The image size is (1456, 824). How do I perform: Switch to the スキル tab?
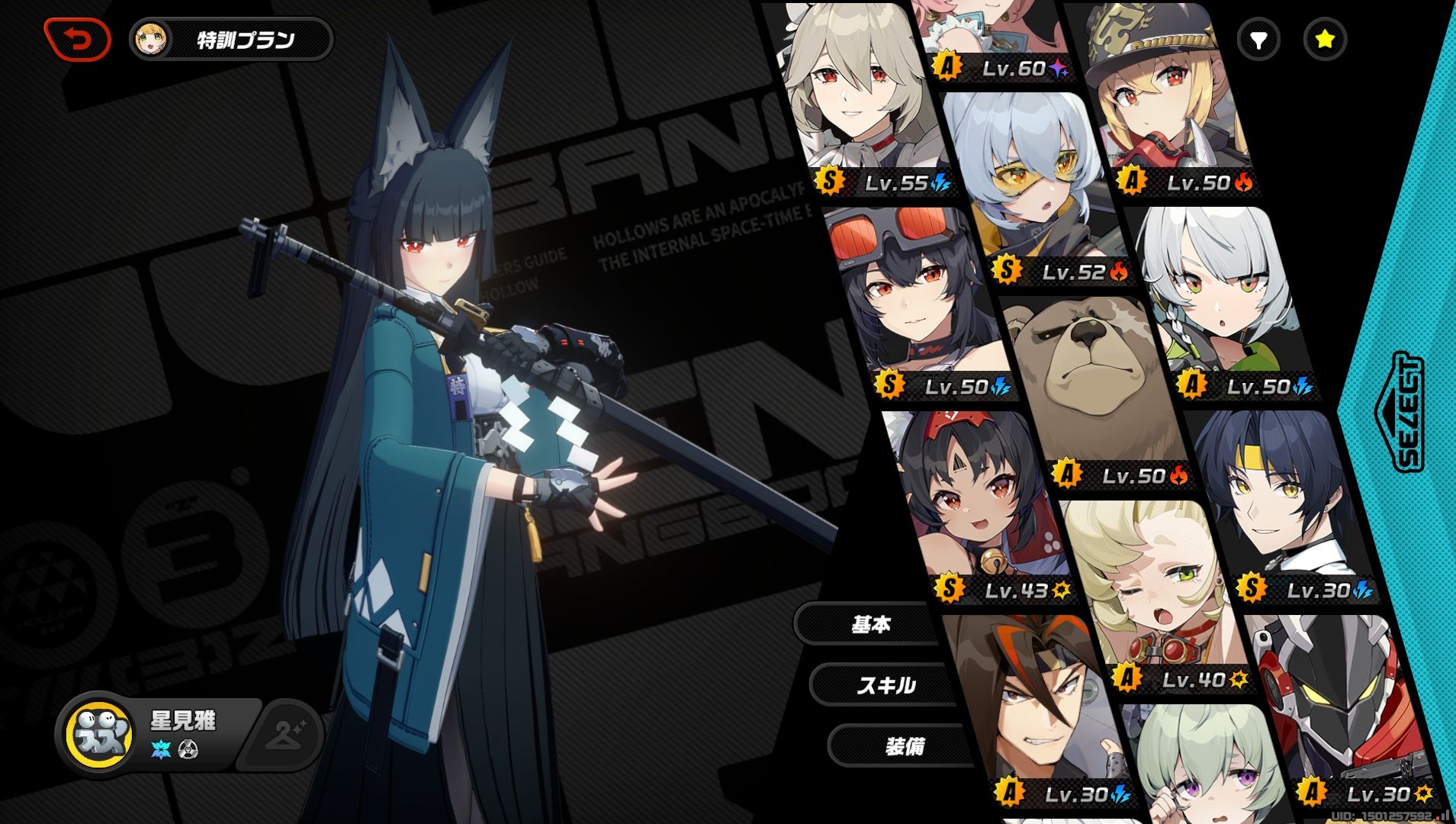tap(885, 685)
